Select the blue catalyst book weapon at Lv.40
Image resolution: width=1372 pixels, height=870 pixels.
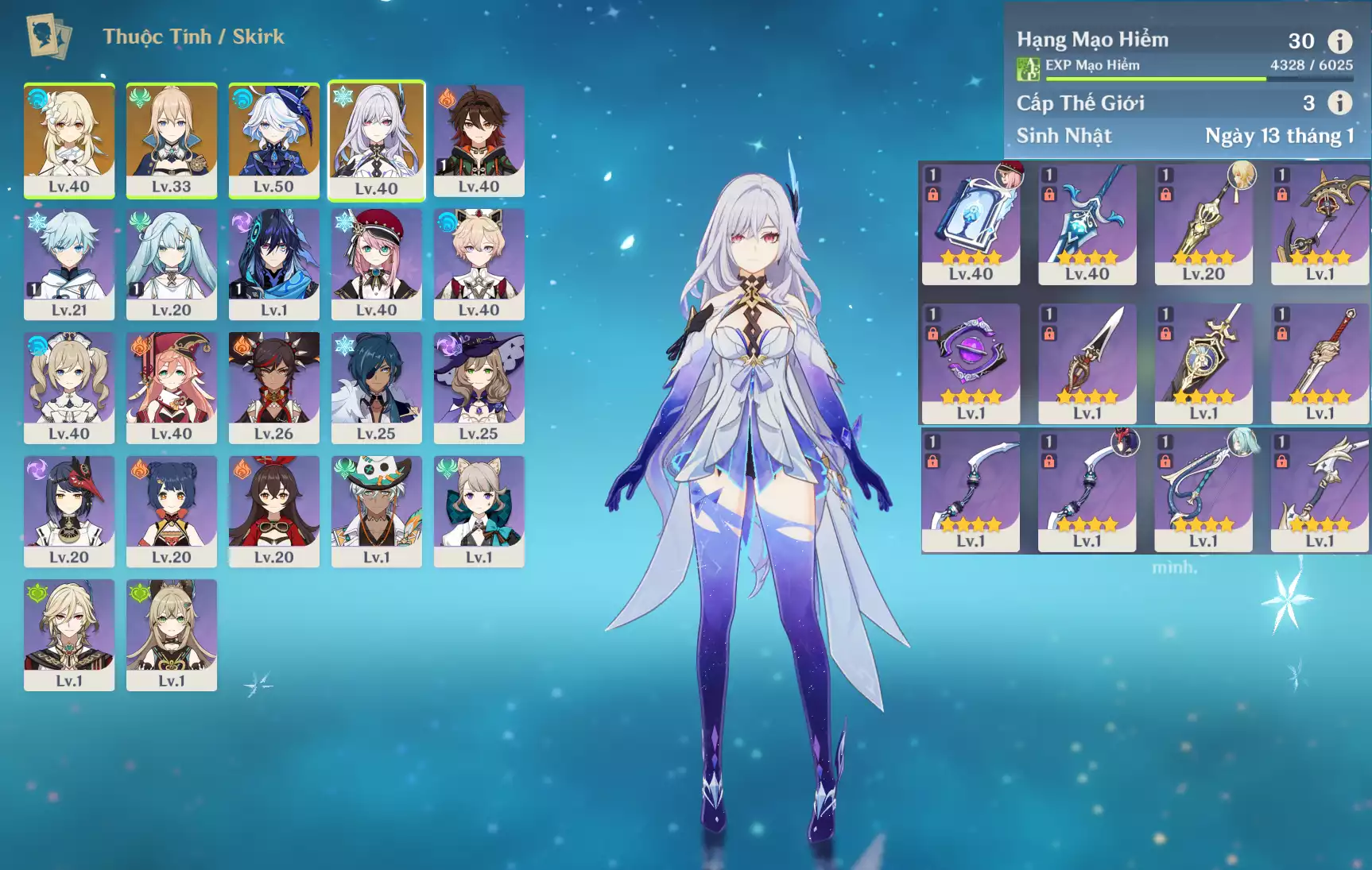pyautogui.click(x=971, y=223)
